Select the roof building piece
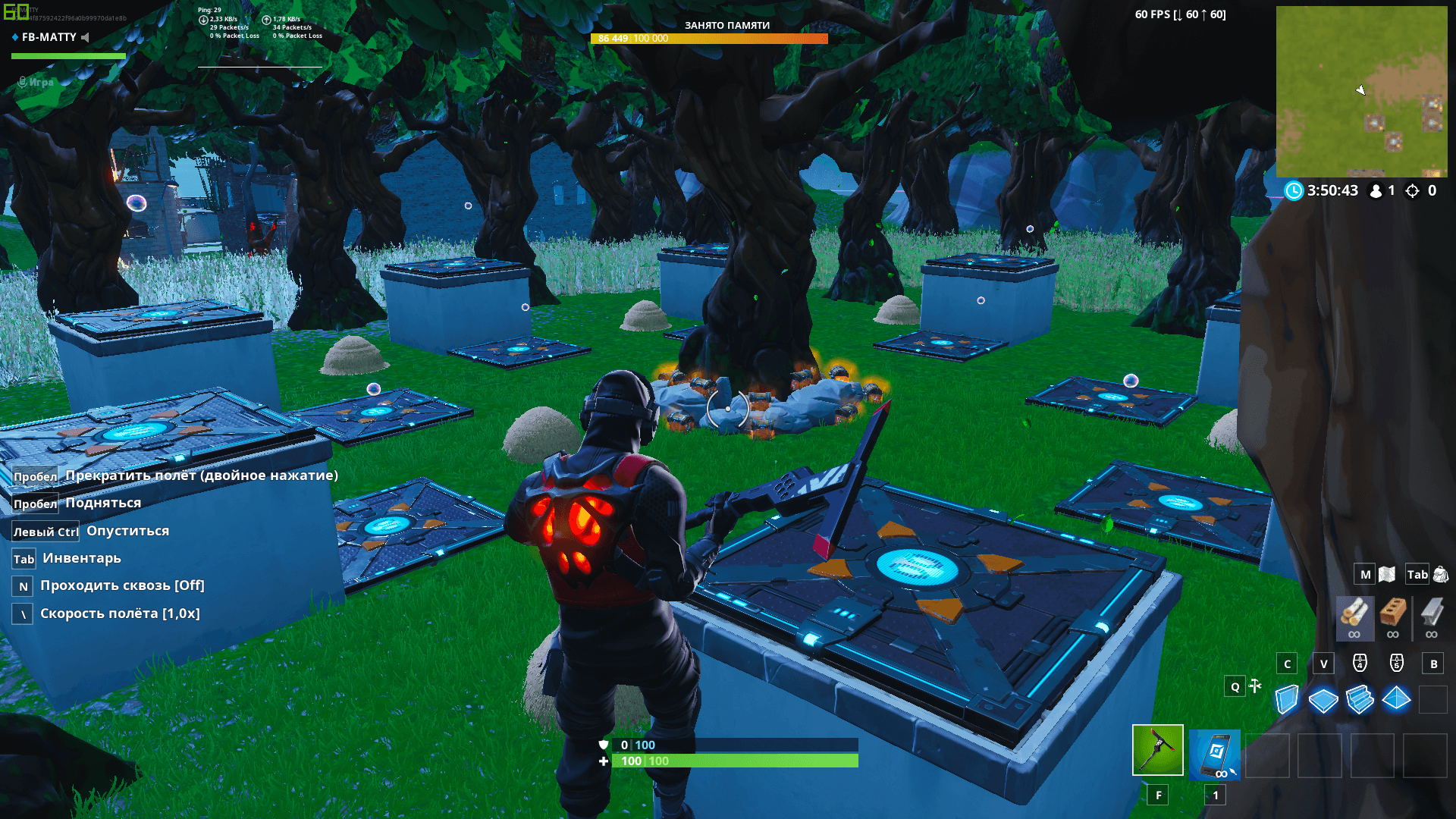The image size is (1456, 819). (1396, 698)
